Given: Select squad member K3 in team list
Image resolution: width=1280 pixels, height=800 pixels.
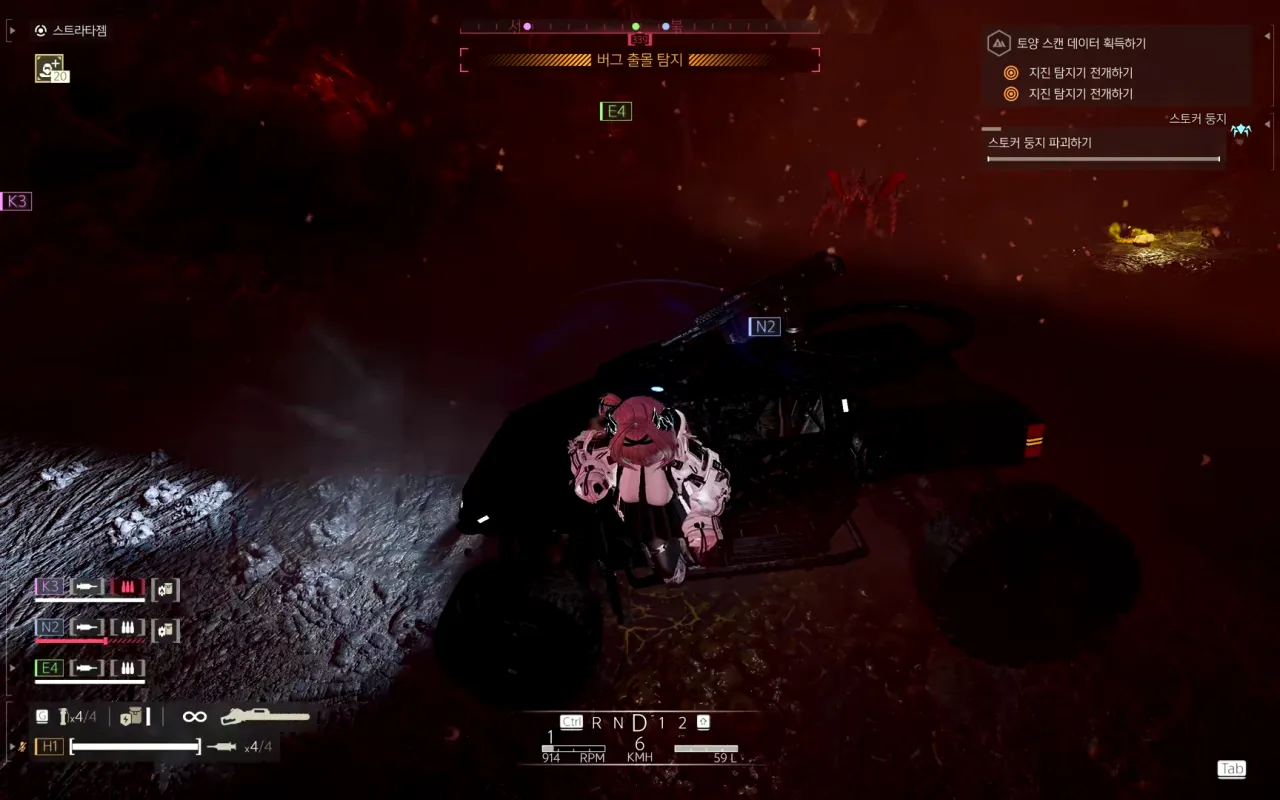Looking at the screenshot, I should (49, 587).
